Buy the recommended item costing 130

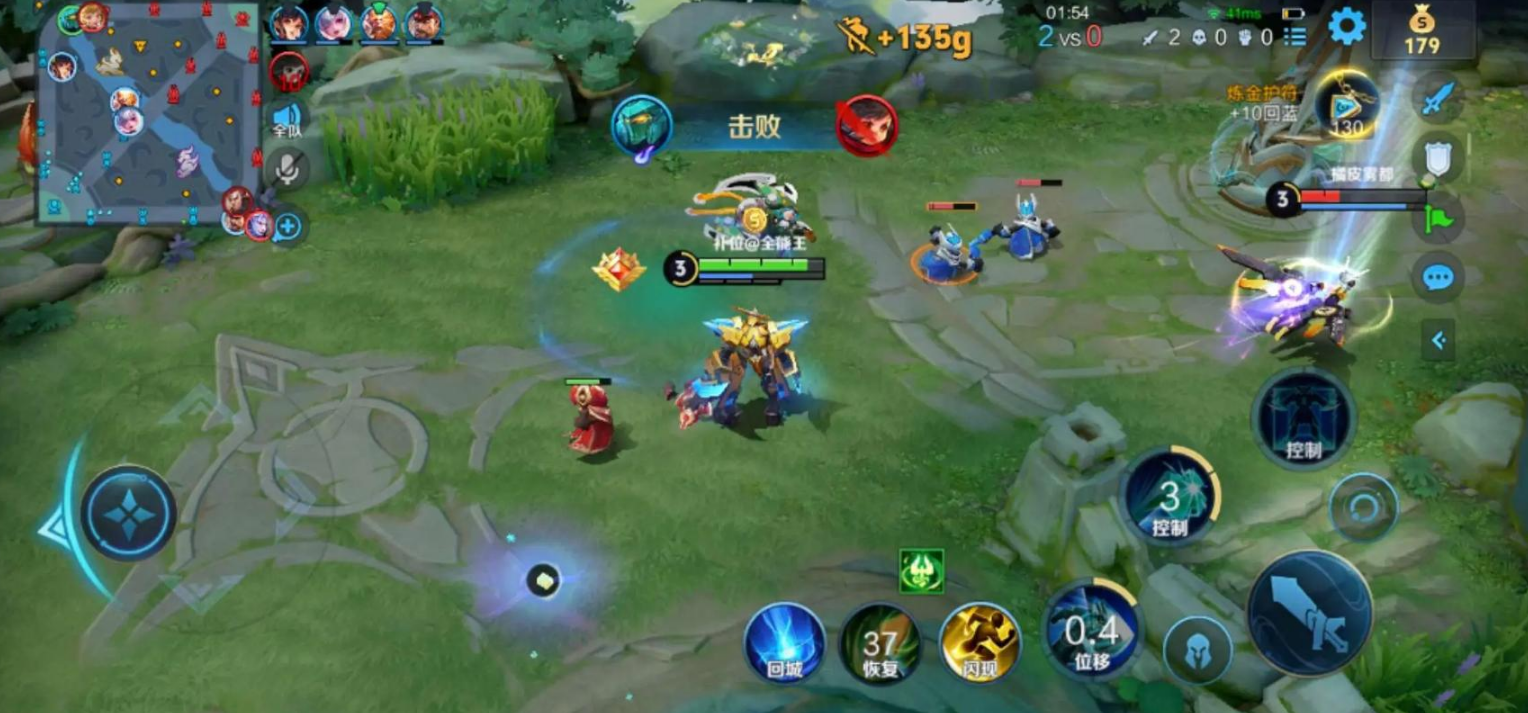pyautogui.click(x=1346, y=106)
